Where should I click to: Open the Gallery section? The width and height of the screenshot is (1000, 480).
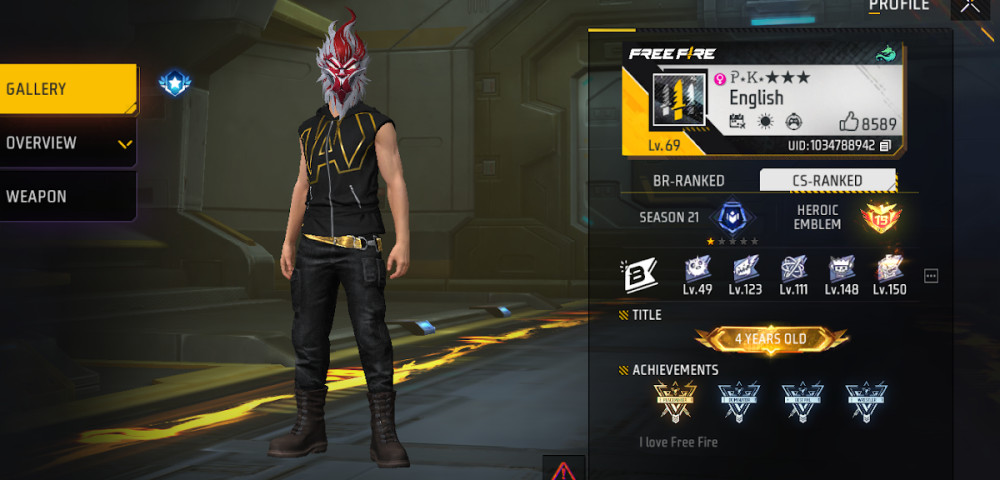tap(68, 89)
